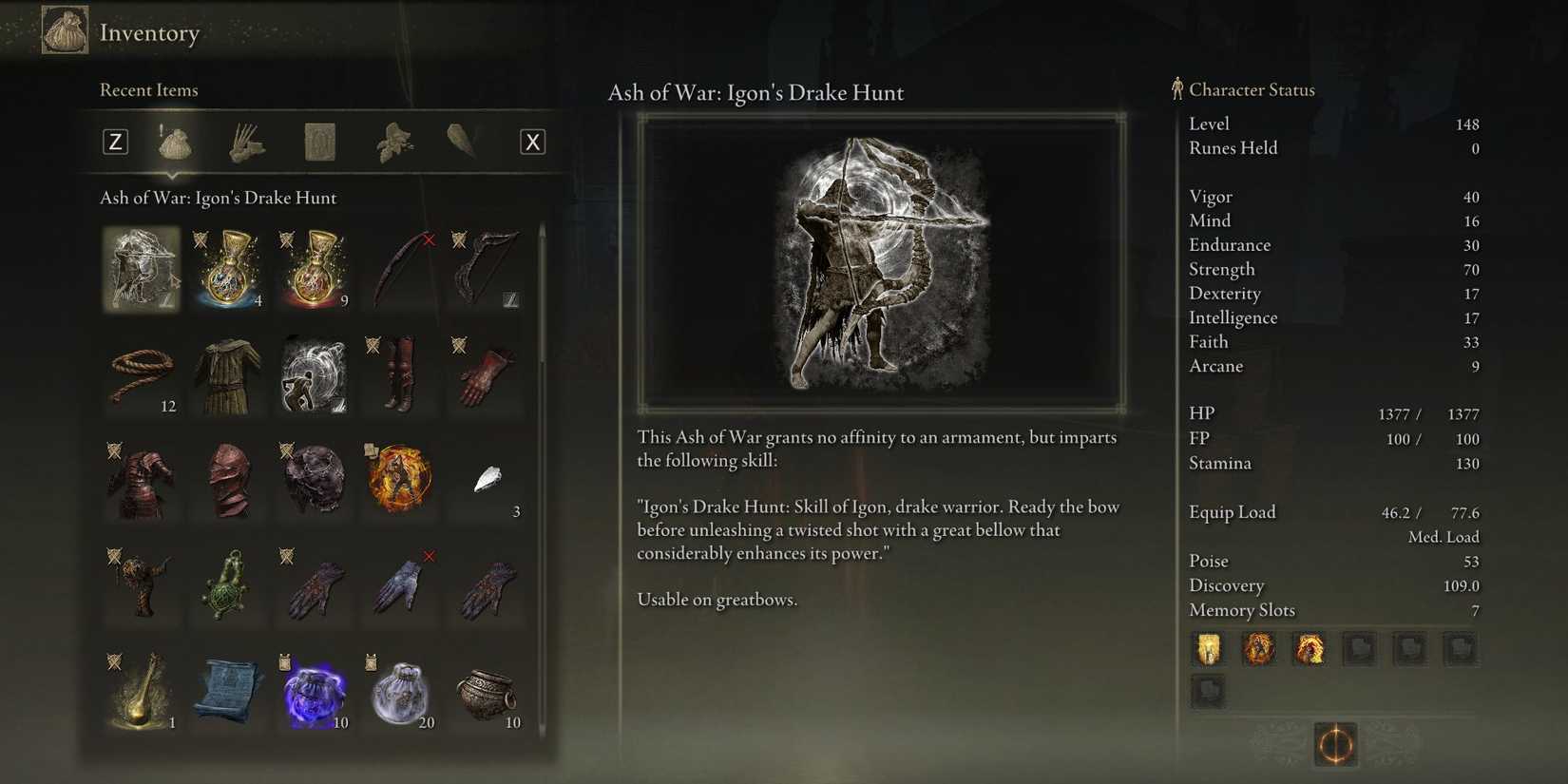Select Ash of War: Igon's Drake Hunt slot

[x=142, y=269]
